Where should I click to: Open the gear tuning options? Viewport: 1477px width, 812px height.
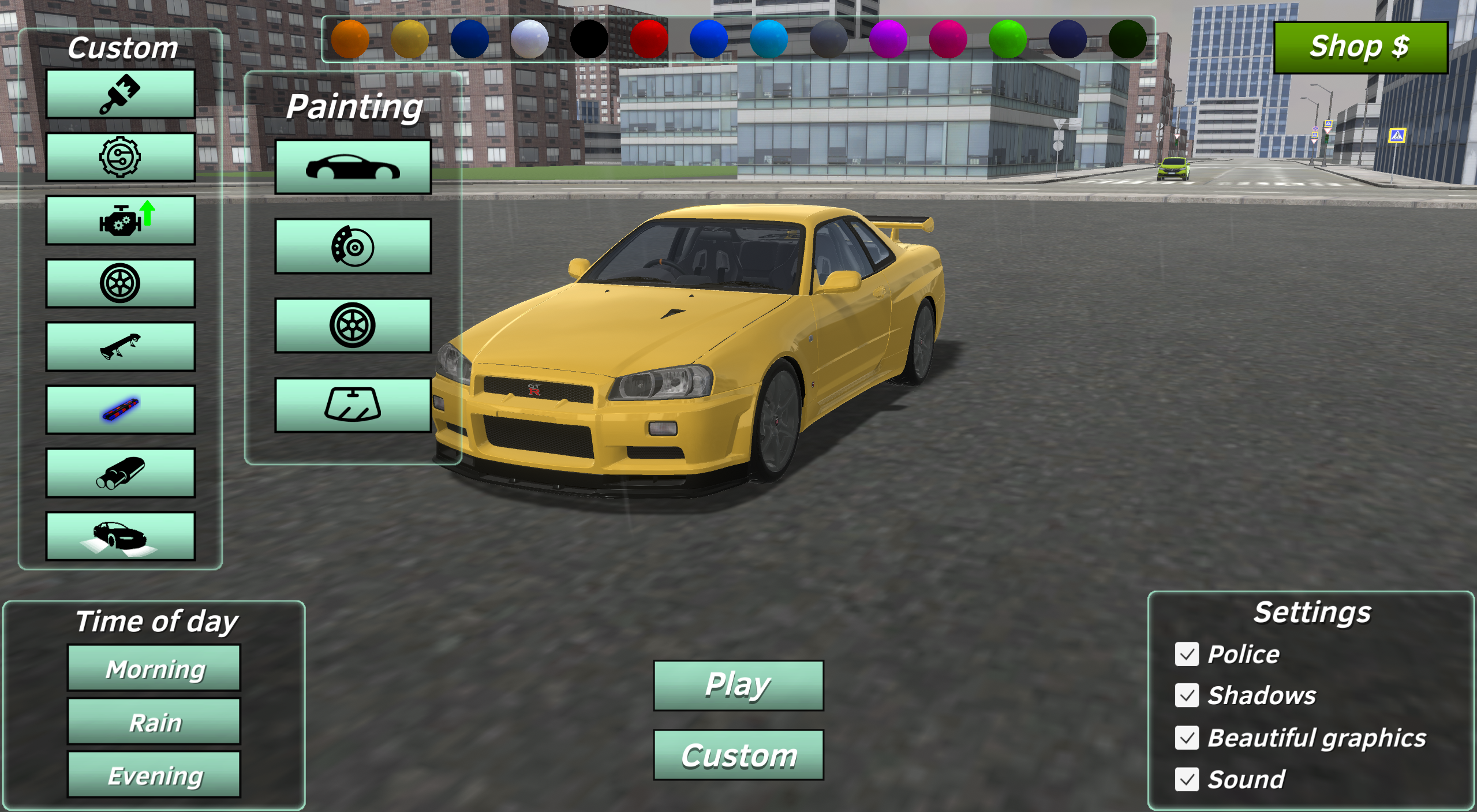[119, 156]
